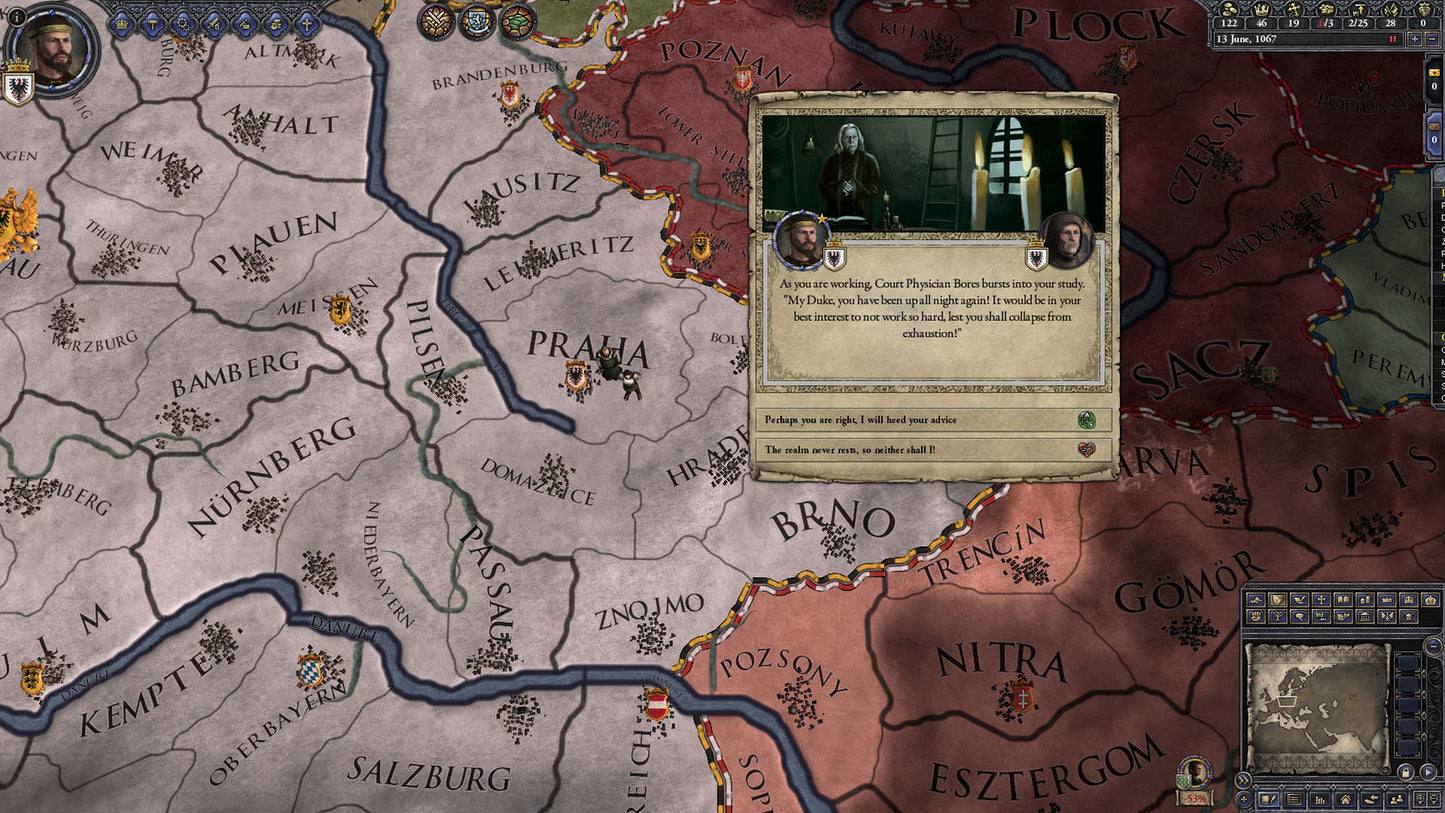This screenshot has width=1445, height=813.
Task: Unpause the game via the pause indicator
Action: tap(1392, 39)
